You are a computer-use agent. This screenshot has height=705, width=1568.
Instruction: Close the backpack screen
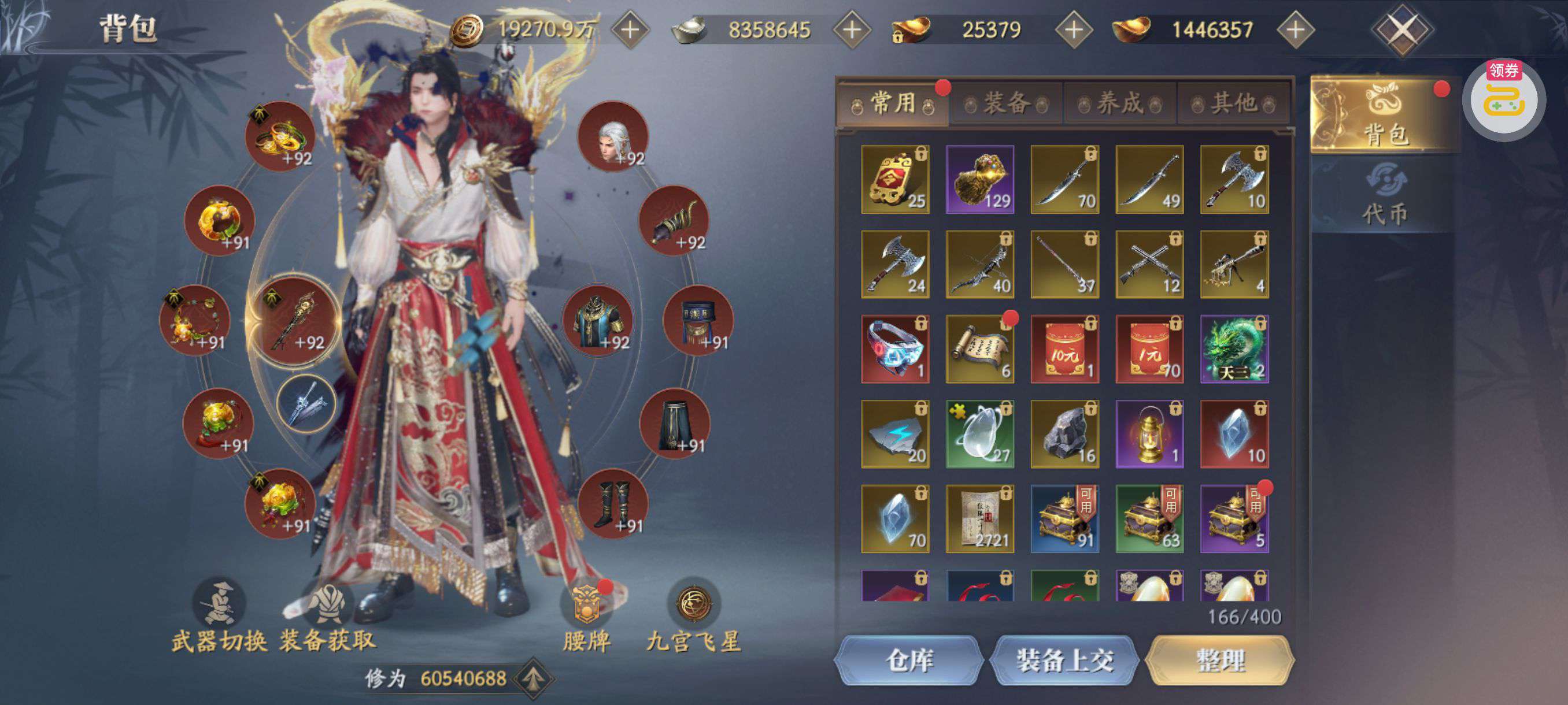[x=1403, y=29]
